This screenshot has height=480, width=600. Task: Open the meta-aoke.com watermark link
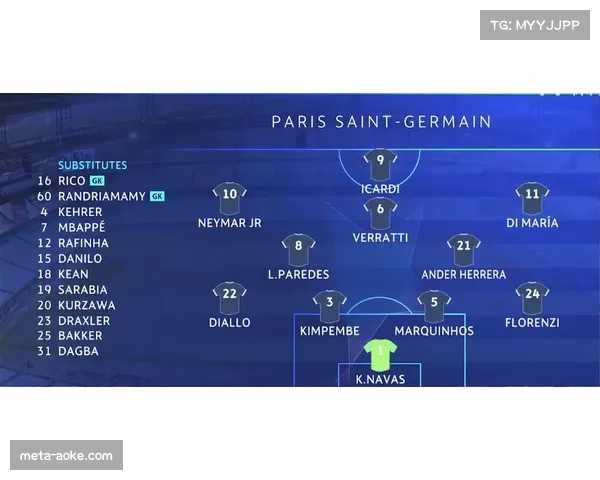(67, 456)
